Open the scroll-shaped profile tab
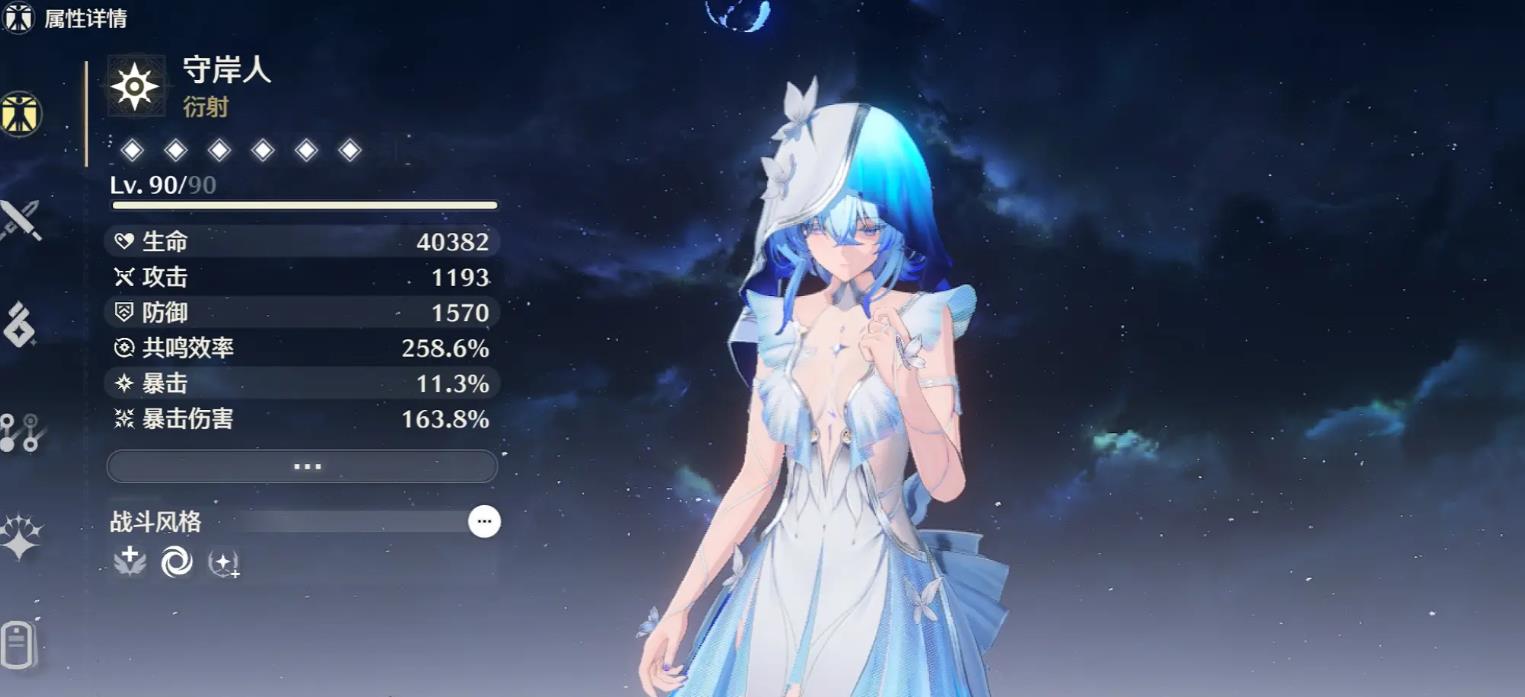 pos(20,643)
